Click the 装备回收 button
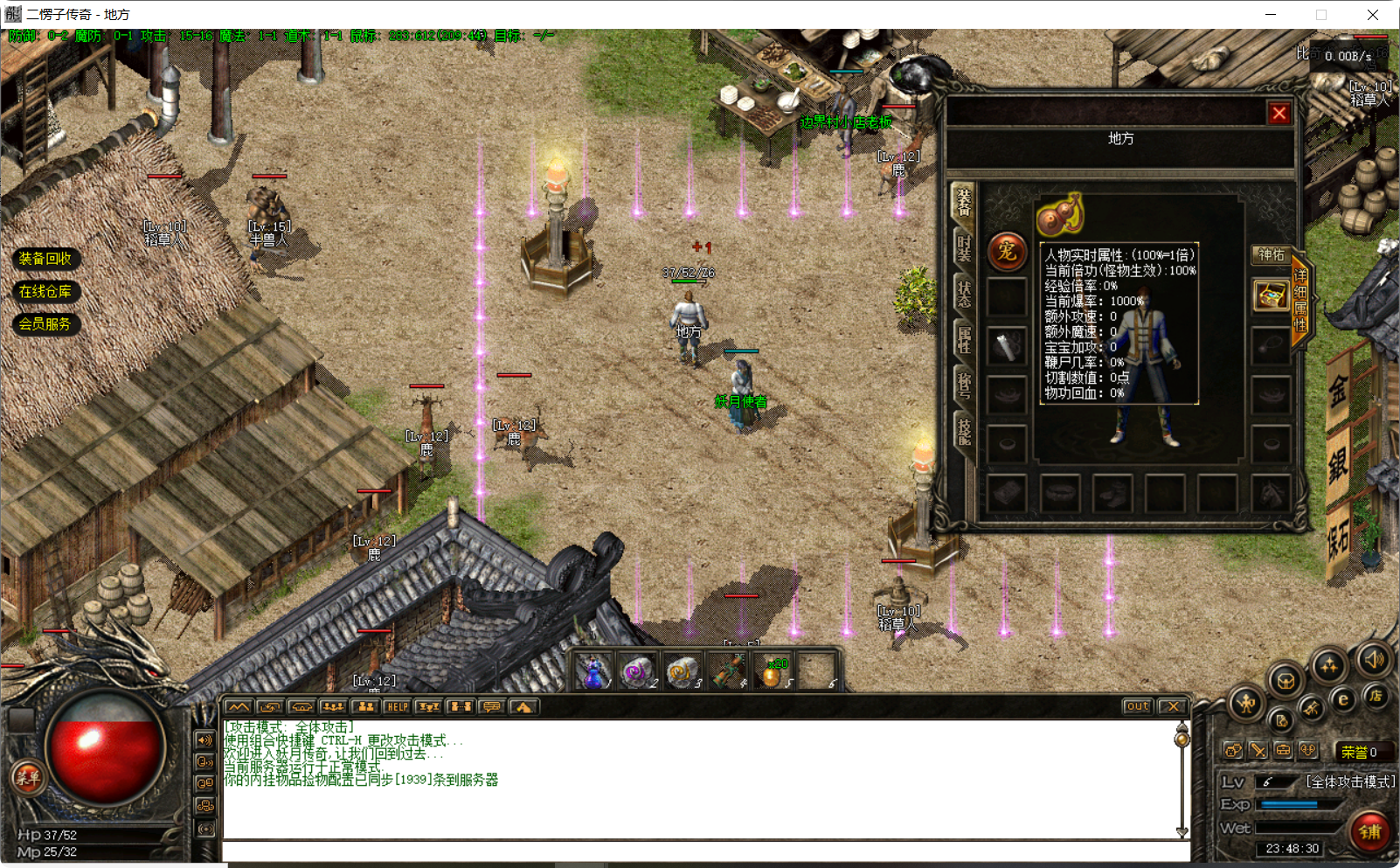Screen dimensions: 1400x868 (45, 259)
